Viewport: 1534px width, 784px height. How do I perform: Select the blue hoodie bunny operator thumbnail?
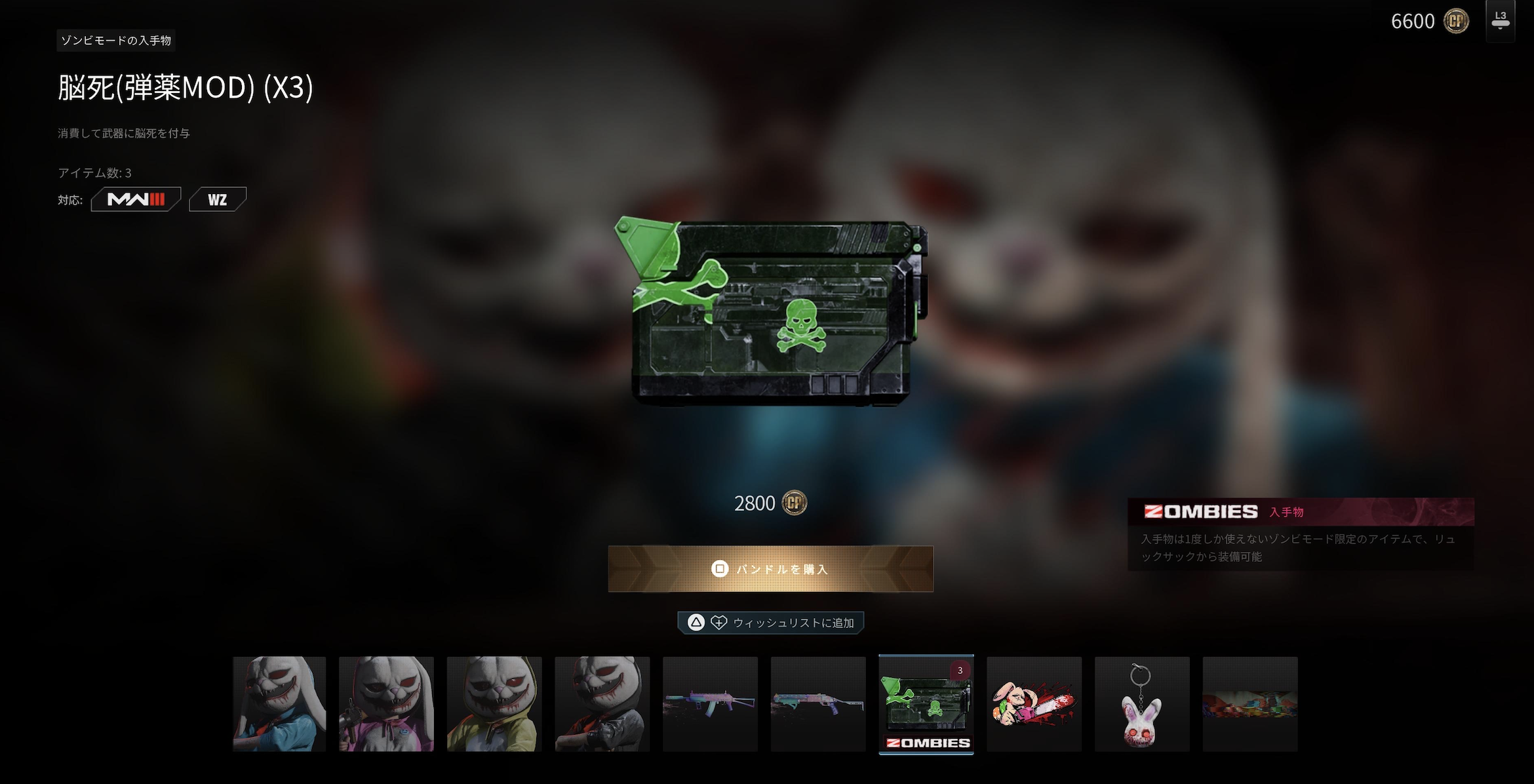coord(279,704)
